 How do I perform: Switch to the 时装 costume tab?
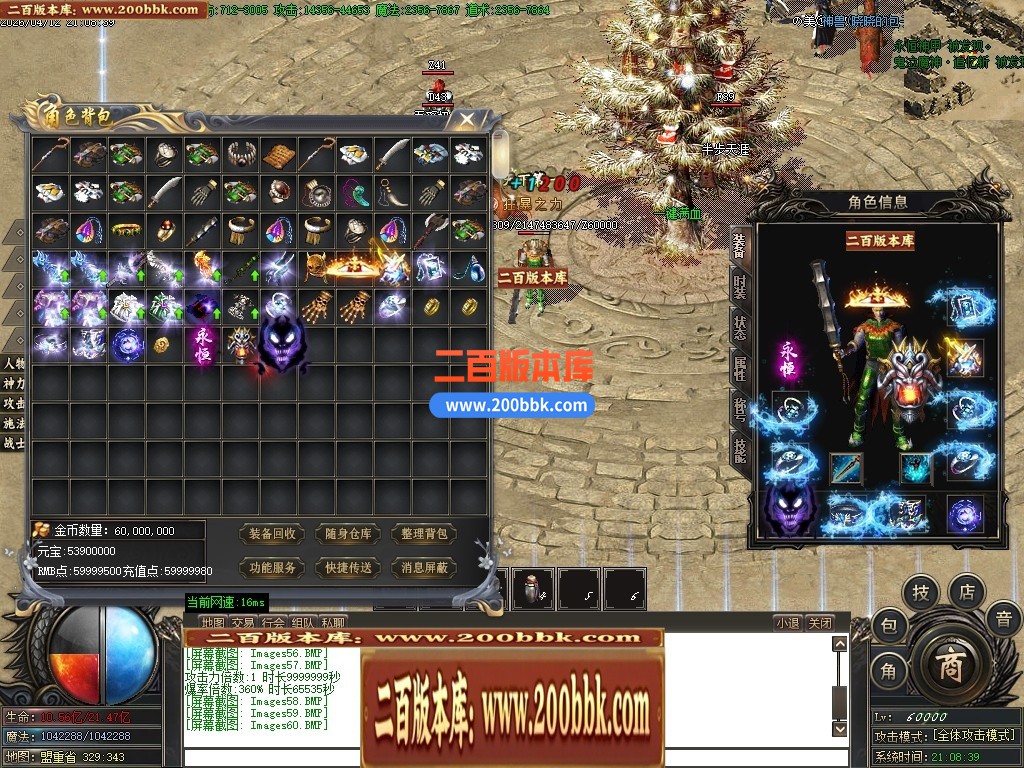click(739, 290)
